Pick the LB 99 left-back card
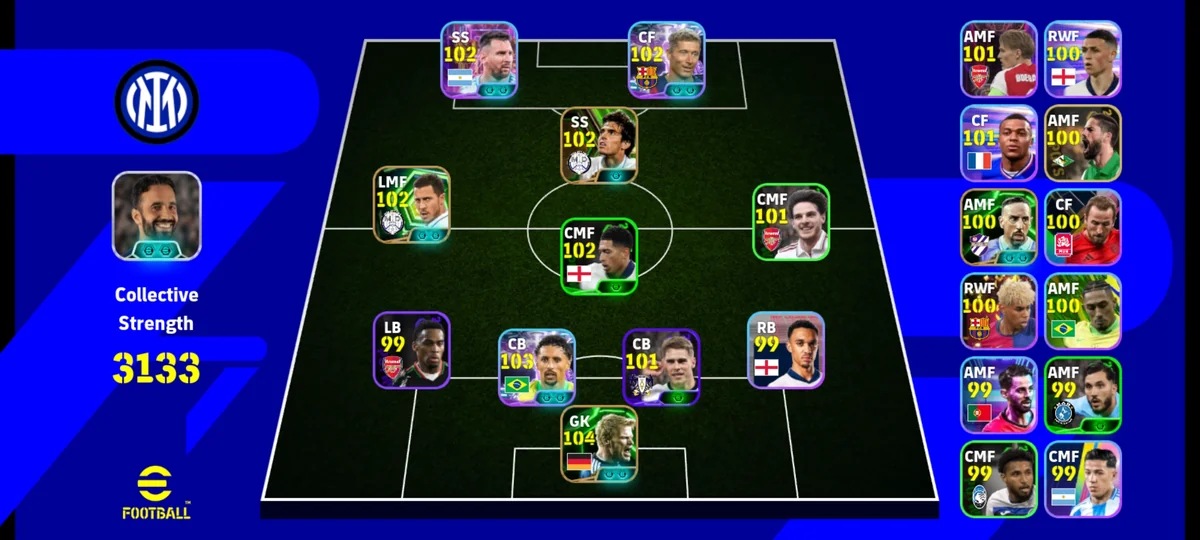Viewport: 1200px width, 540px height. [x=411, y=350]
